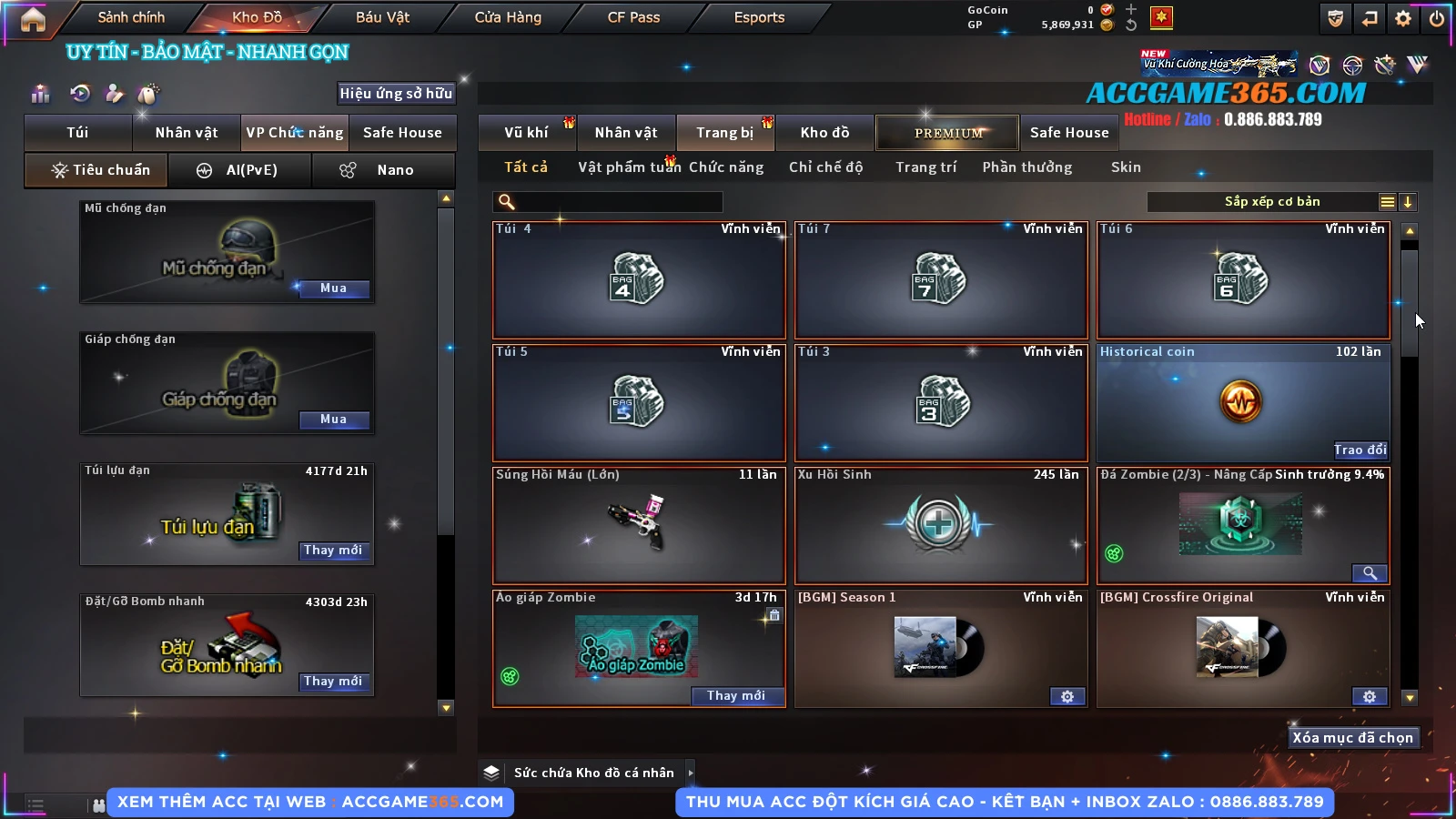1456x819 pixels.
Task: Filter items by Skin
Action: (1126, 167)
